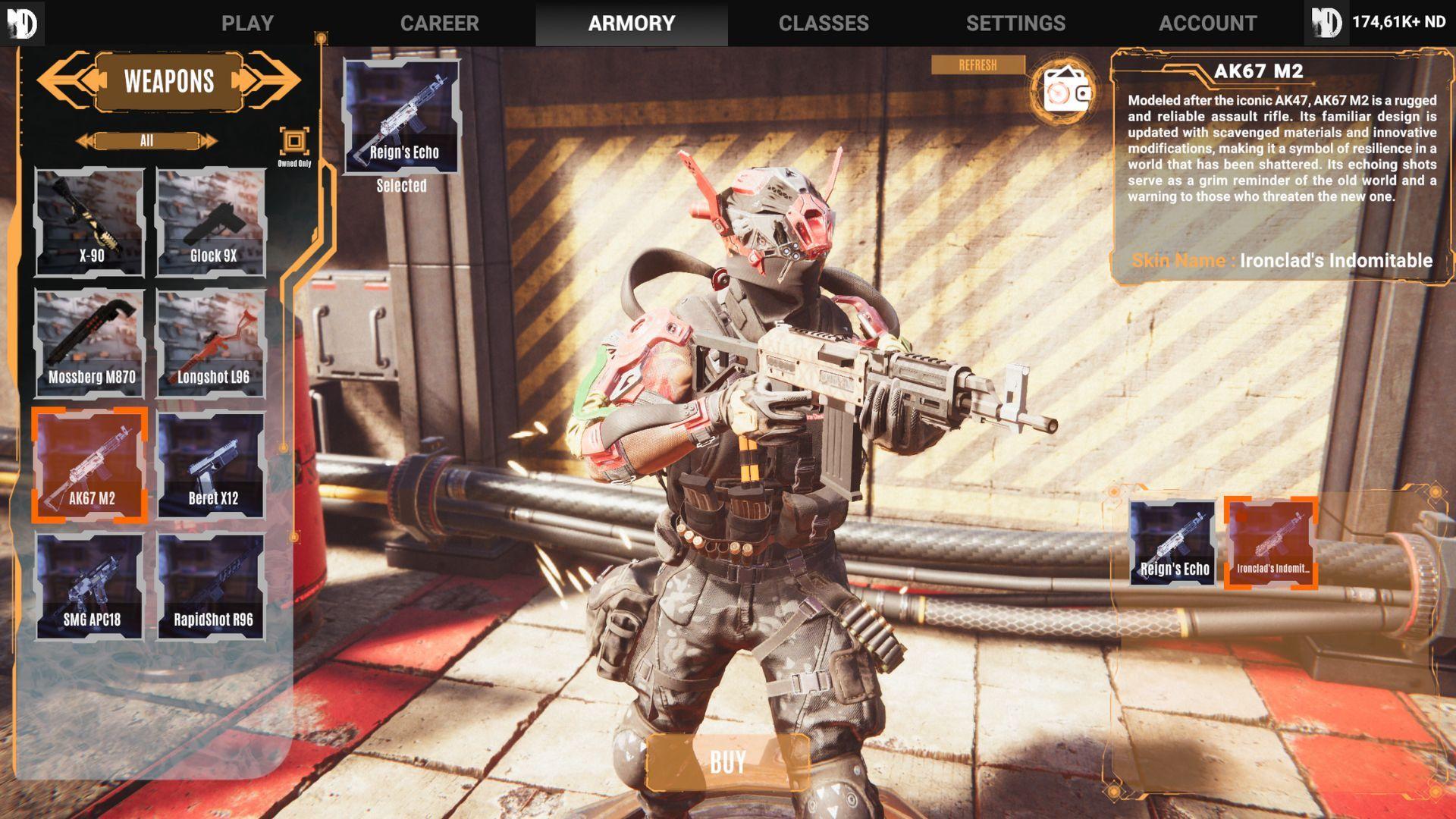Open the wallet icon
Viewport: 1456px width, 819px height.
coord(1065,91)
